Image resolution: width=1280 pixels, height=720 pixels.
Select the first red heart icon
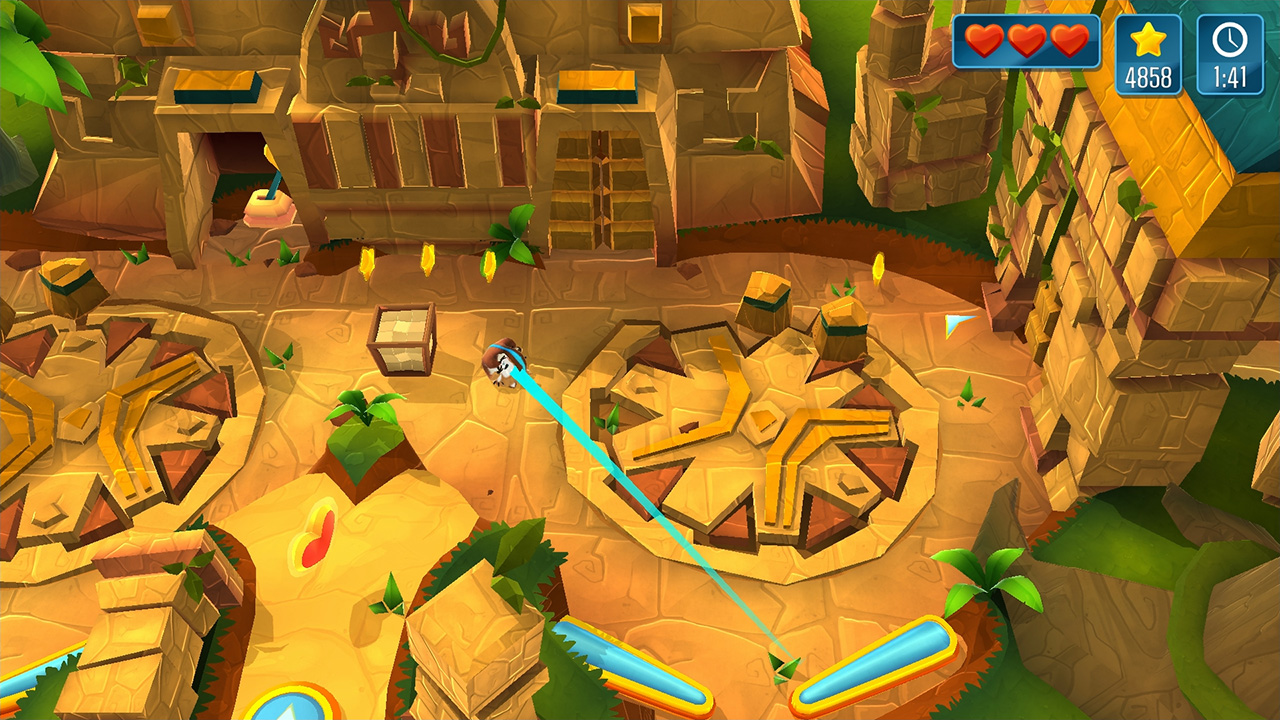coord(986,42)
